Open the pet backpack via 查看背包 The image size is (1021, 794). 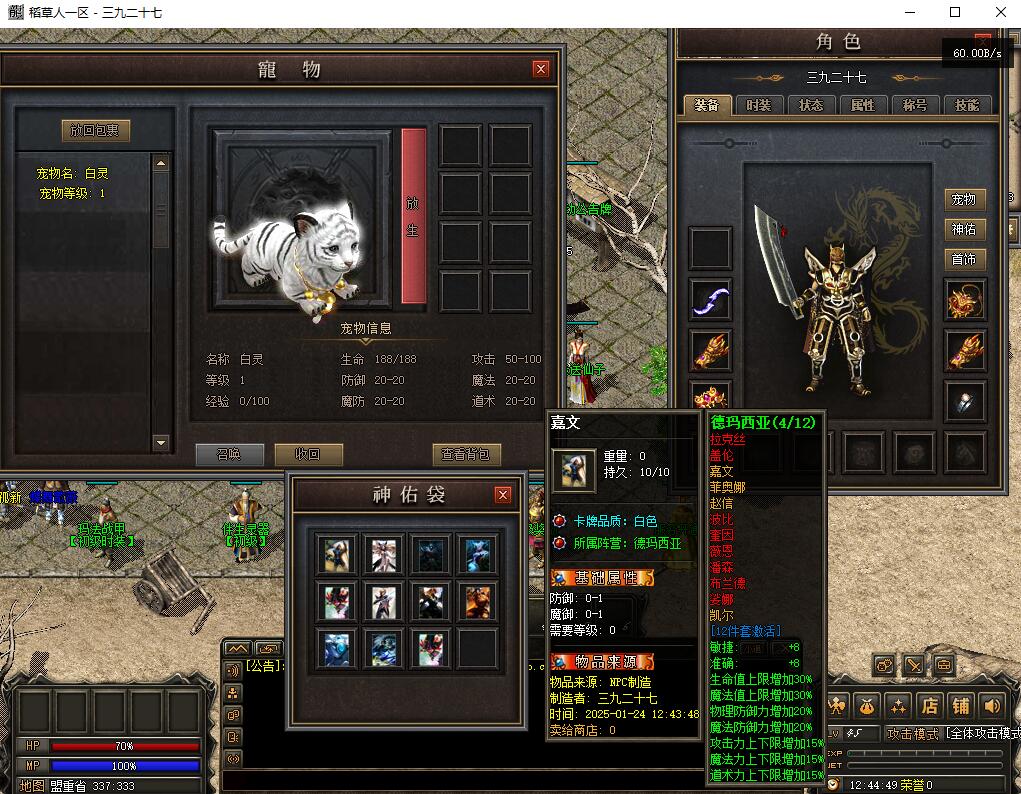pyautogui.click(x=466, y=454)
